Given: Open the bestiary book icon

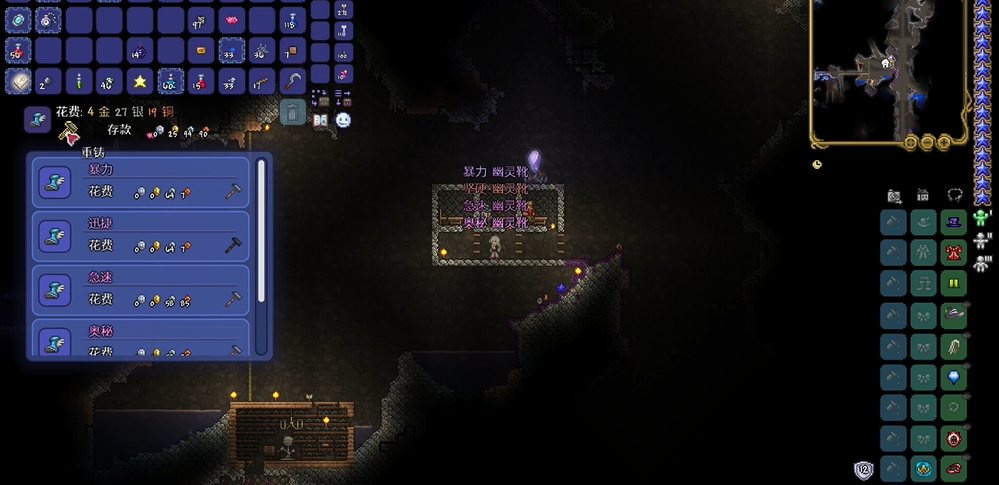Looking at the screenshot, I should [321, 119].
